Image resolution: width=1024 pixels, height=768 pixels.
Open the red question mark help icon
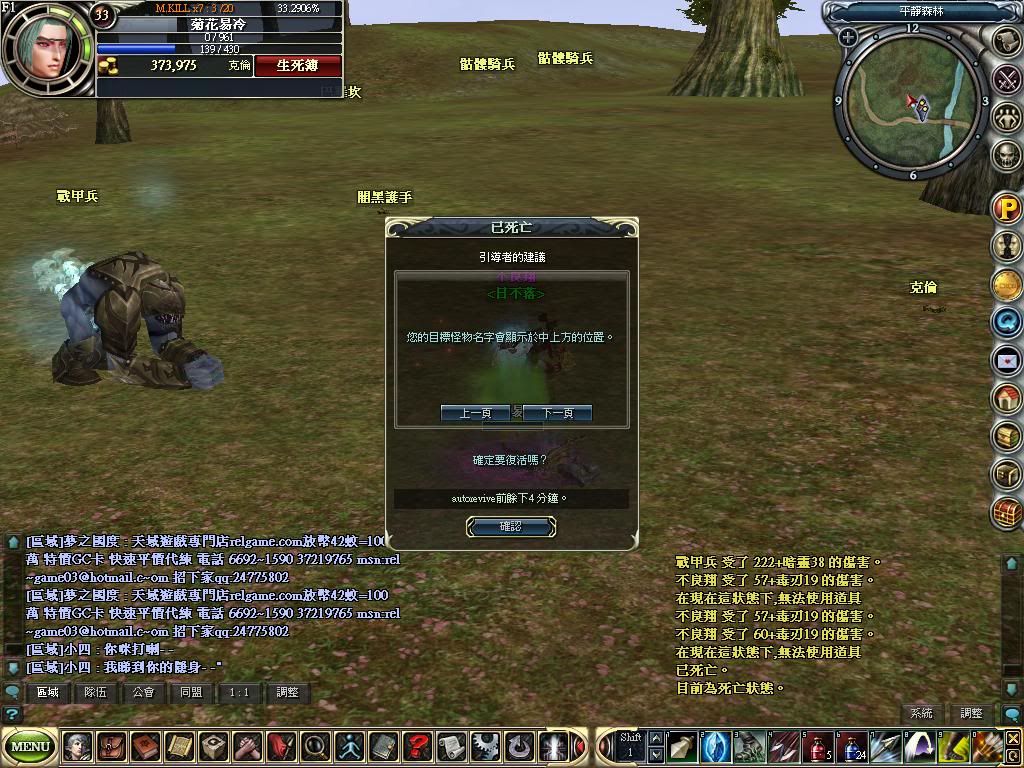tap(417, 746)
